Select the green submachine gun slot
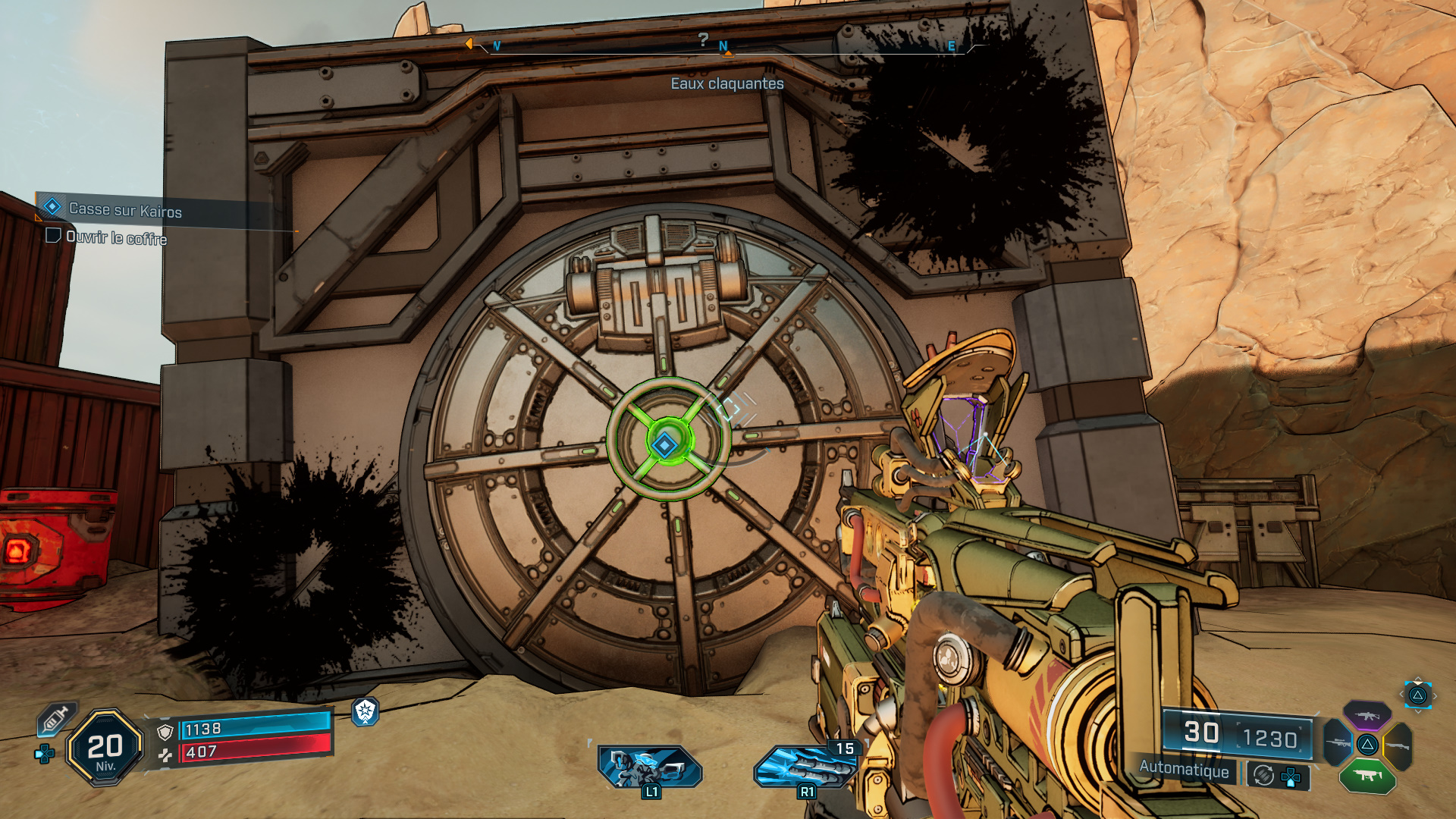Viewport: 1456px width, 819px height. 1367,775
